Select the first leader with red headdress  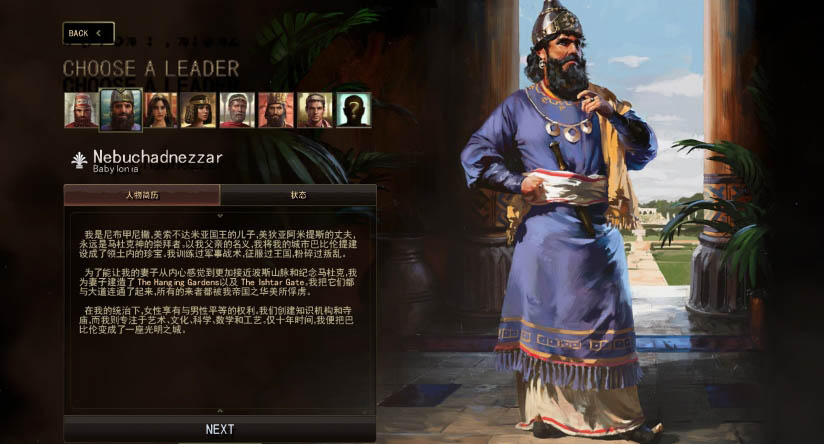81,110
